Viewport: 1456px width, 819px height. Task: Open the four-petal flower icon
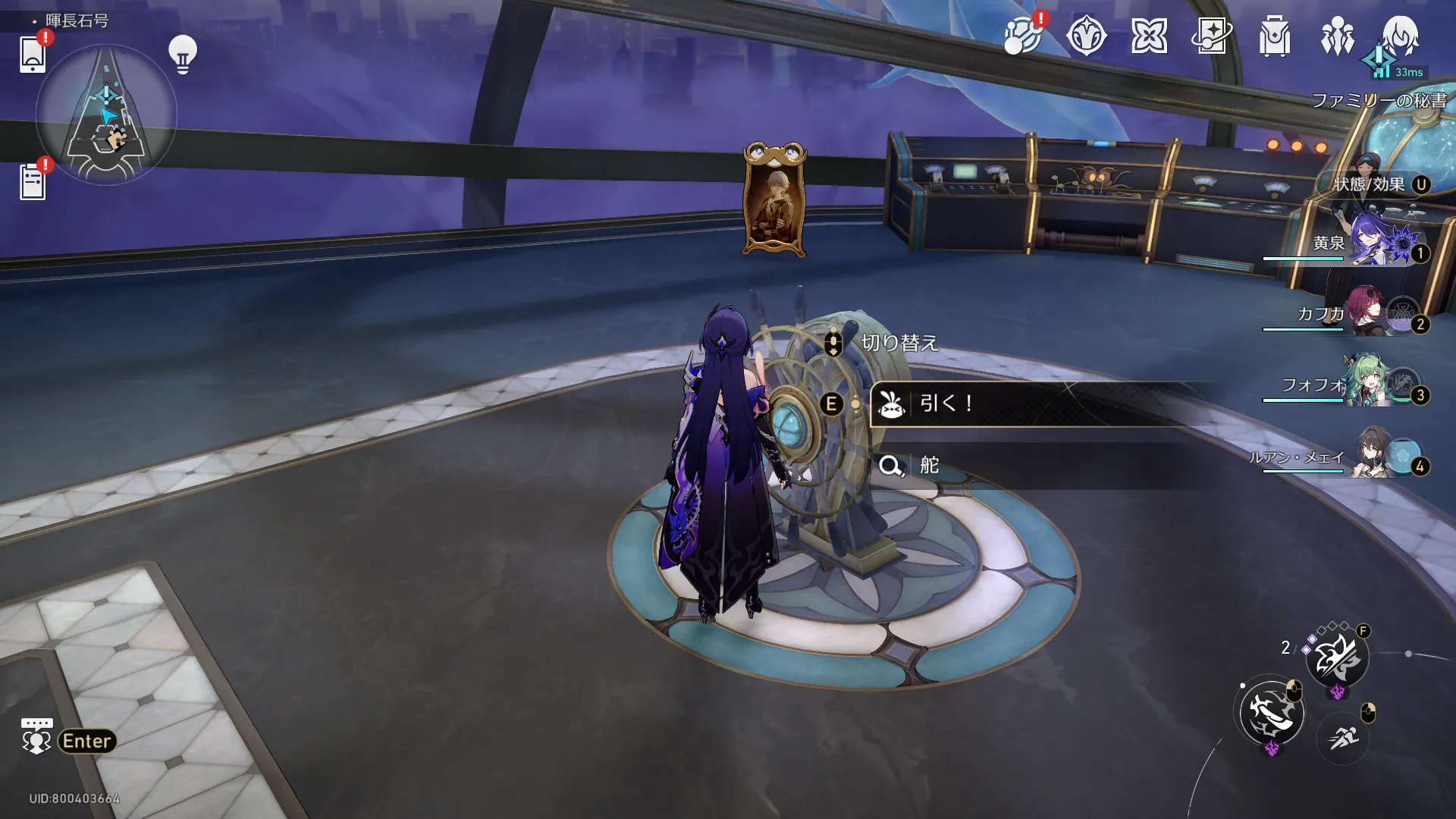1149,36
